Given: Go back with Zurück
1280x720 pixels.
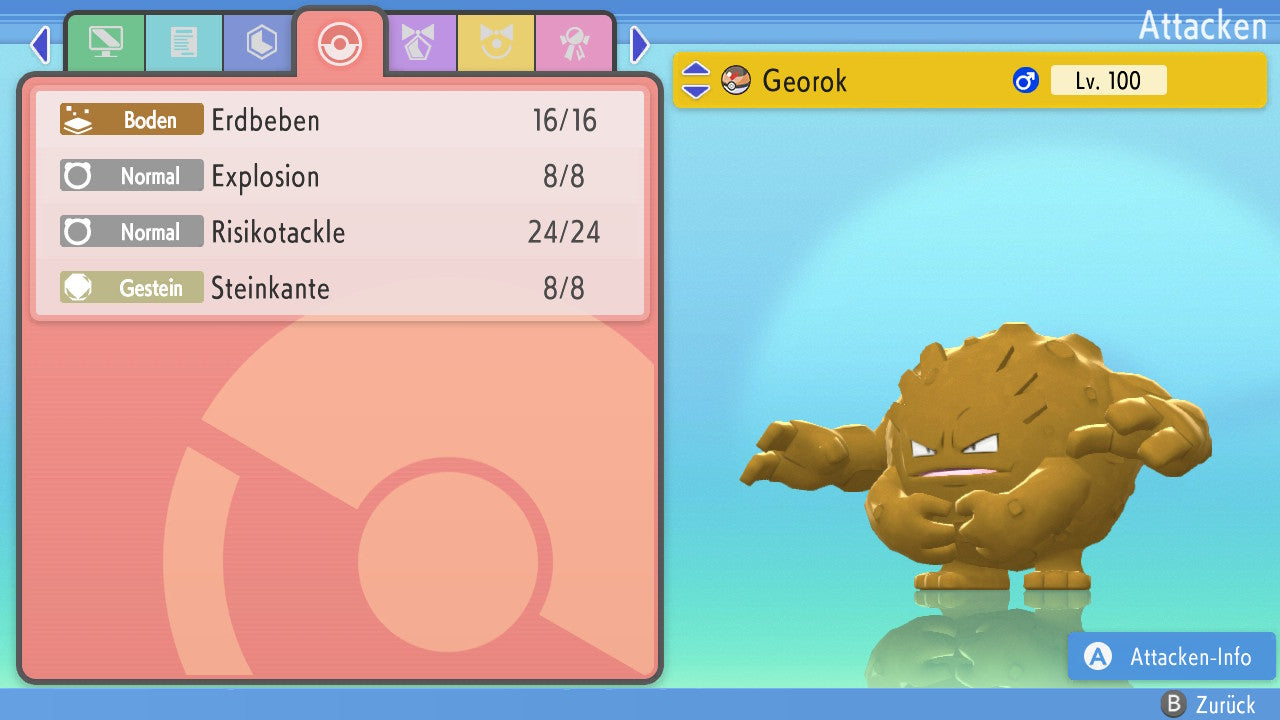Looking at the screenshot, I should point(1209,705).
